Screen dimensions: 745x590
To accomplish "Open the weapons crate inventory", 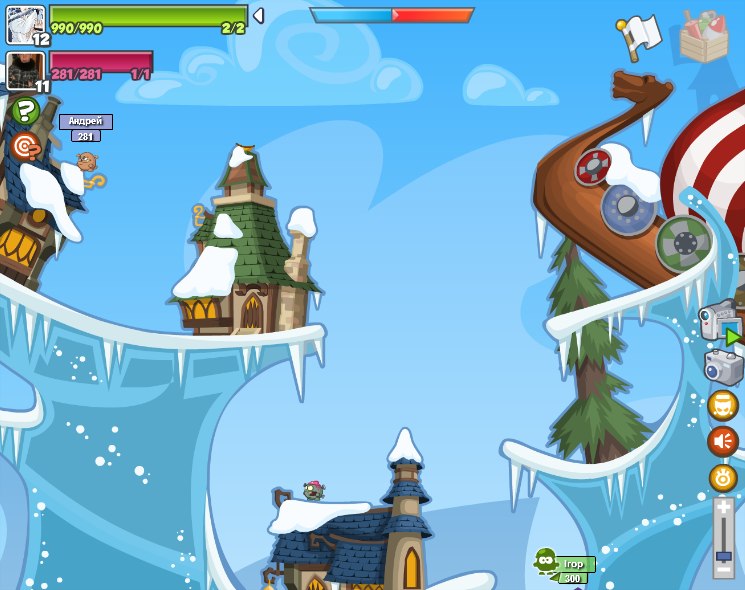I will (704, 36).
